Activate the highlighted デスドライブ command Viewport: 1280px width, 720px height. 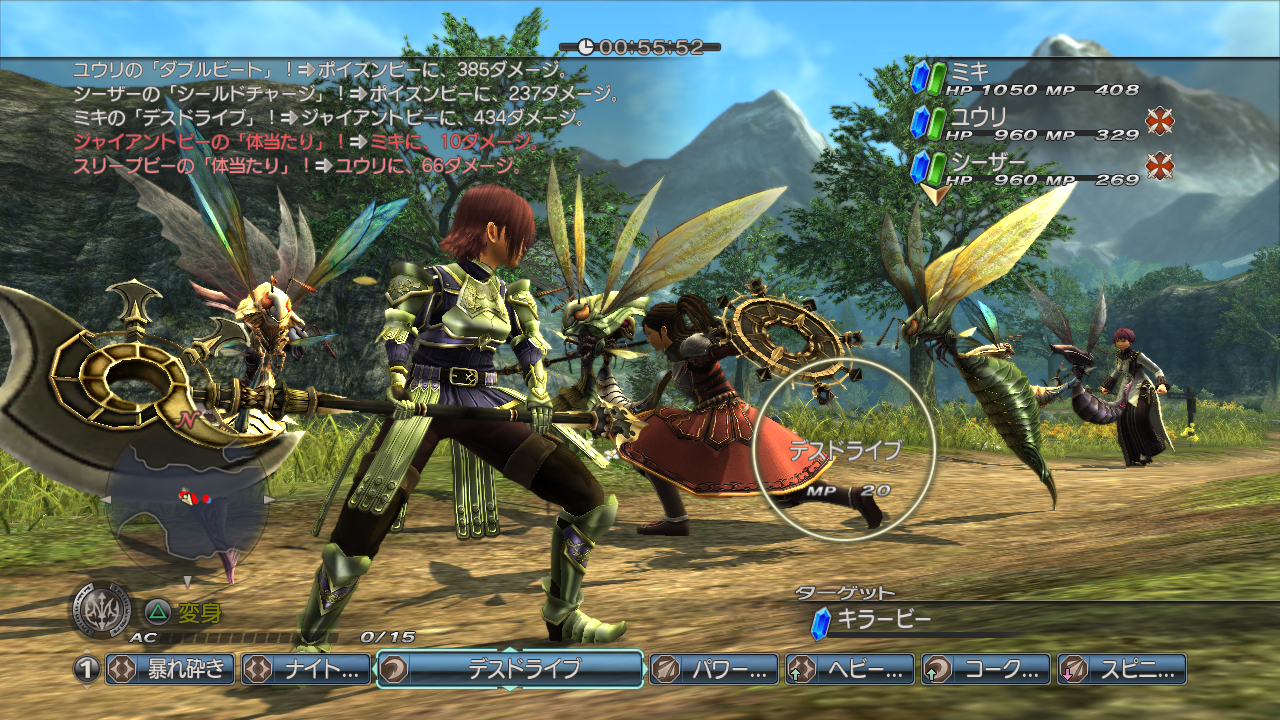510,669
